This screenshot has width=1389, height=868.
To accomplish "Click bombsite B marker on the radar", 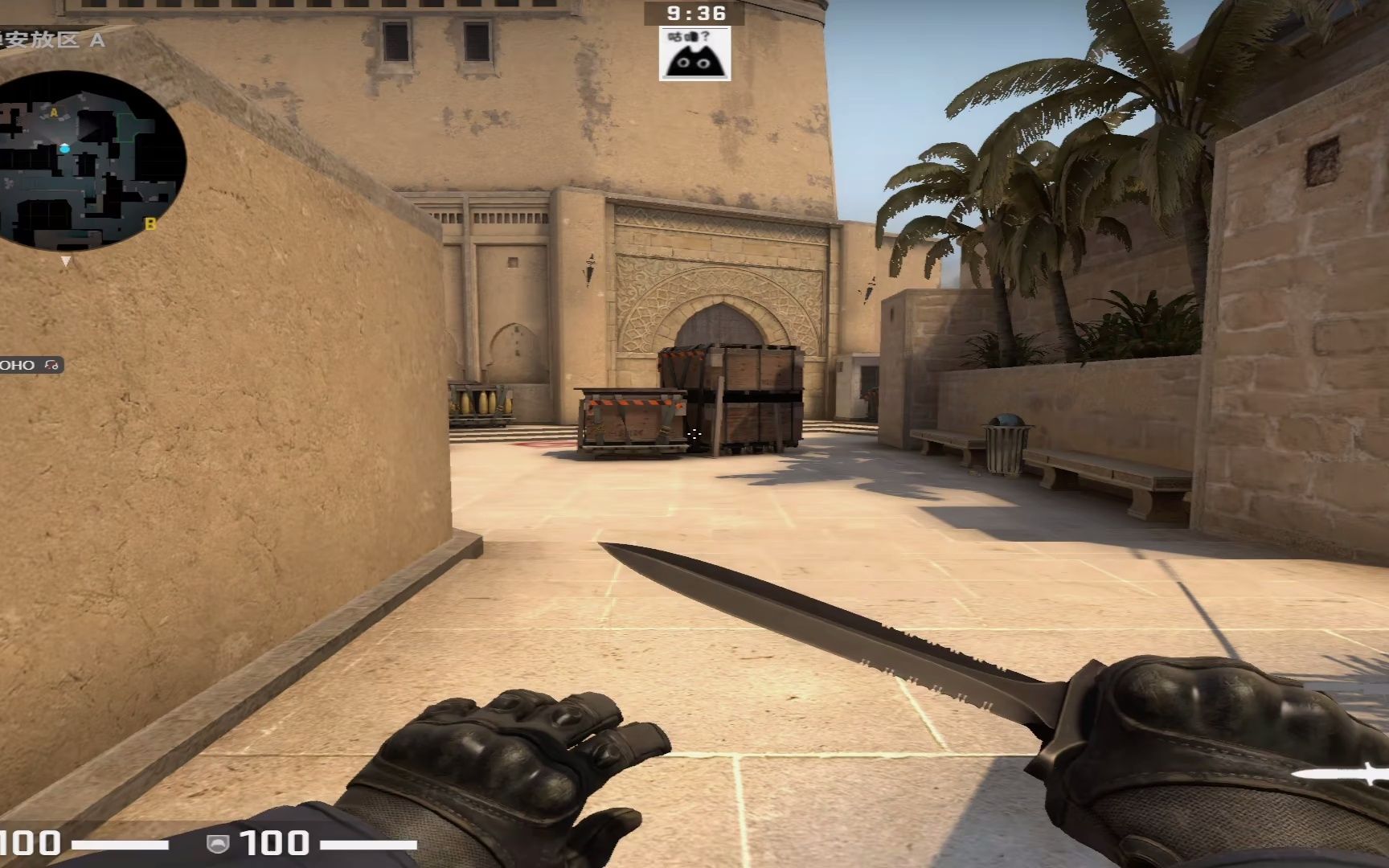I will (x=150, y=224).
